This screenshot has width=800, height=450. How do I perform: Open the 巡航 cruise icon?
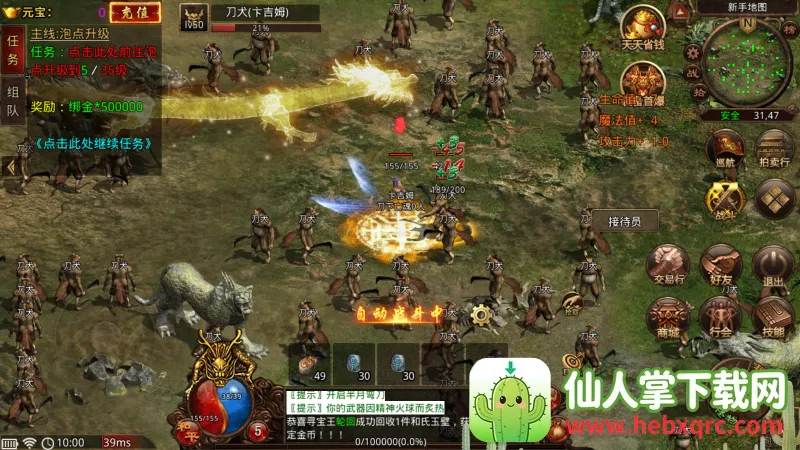coord(726,145)
